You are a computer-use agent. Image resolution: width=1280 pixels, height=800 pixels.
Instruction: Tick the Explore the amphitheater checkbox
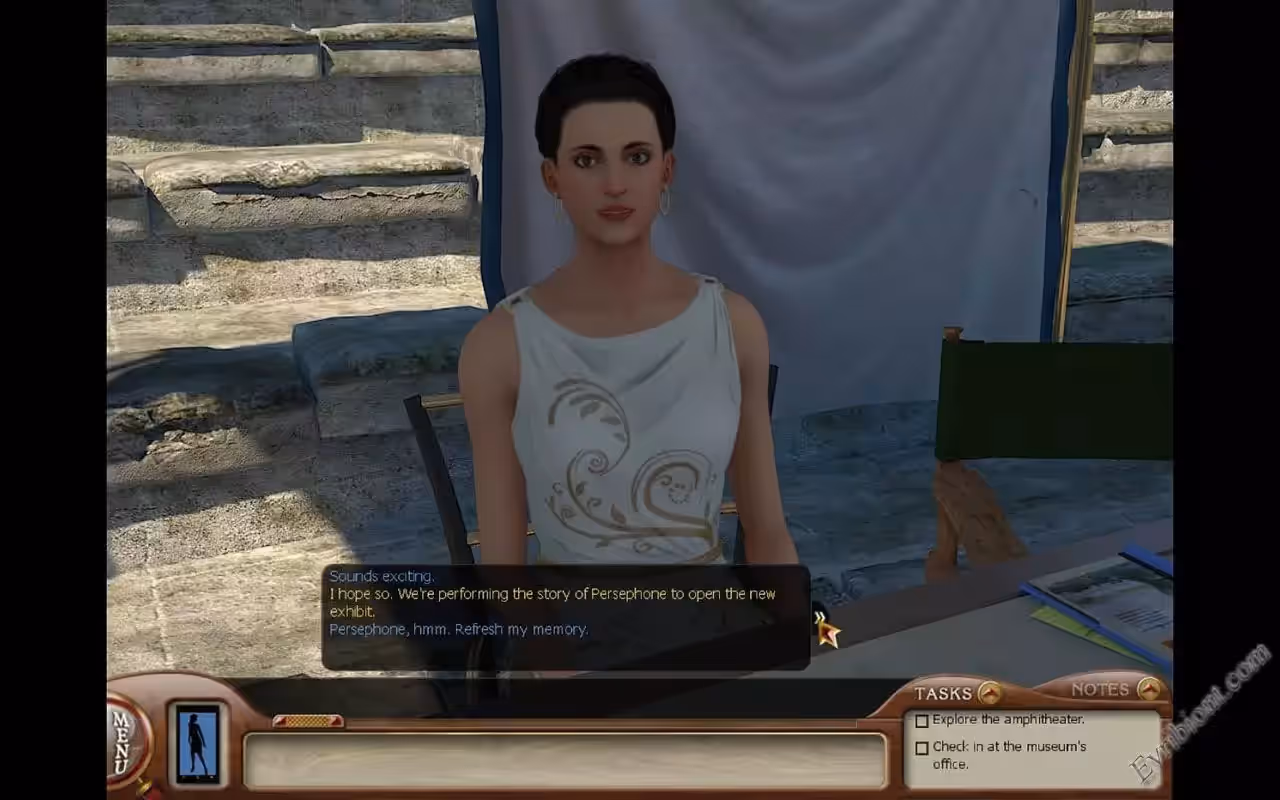922,721
